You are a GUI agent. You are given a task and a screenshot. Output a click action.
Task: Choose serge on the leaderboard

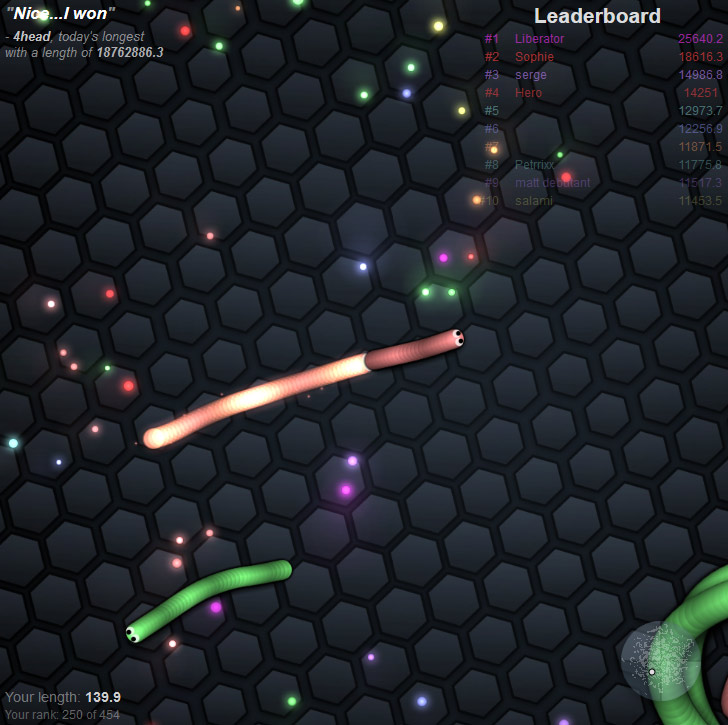click(530, 75)
